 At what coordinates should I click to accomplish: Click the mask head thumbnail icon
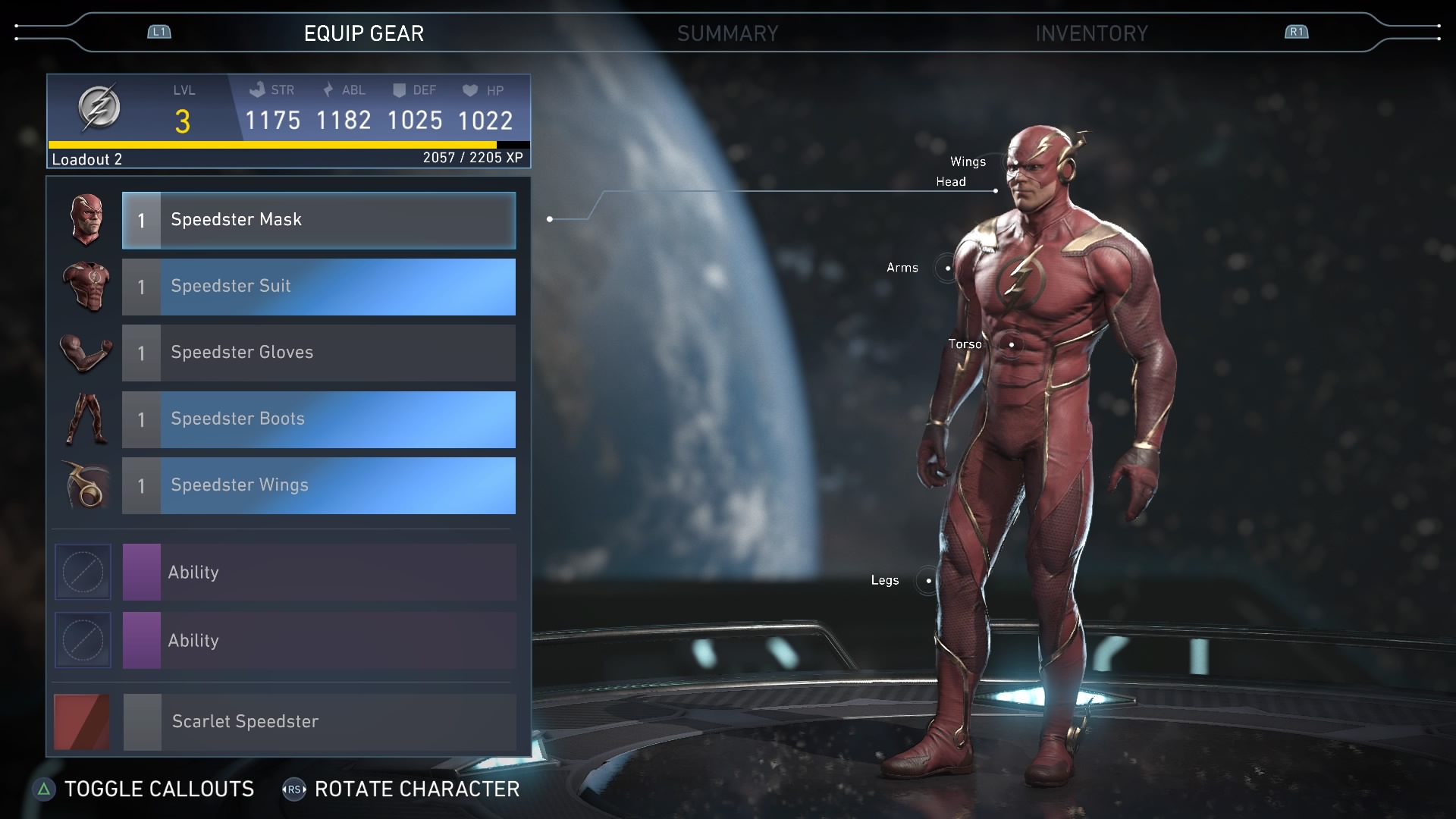tap(86, 220)
